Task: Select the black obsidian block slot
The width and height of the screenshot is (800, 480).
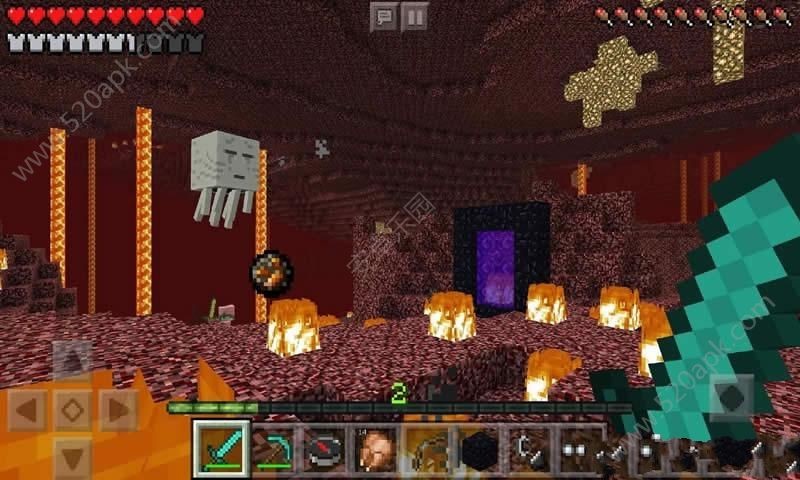Action: click(479, 446)
